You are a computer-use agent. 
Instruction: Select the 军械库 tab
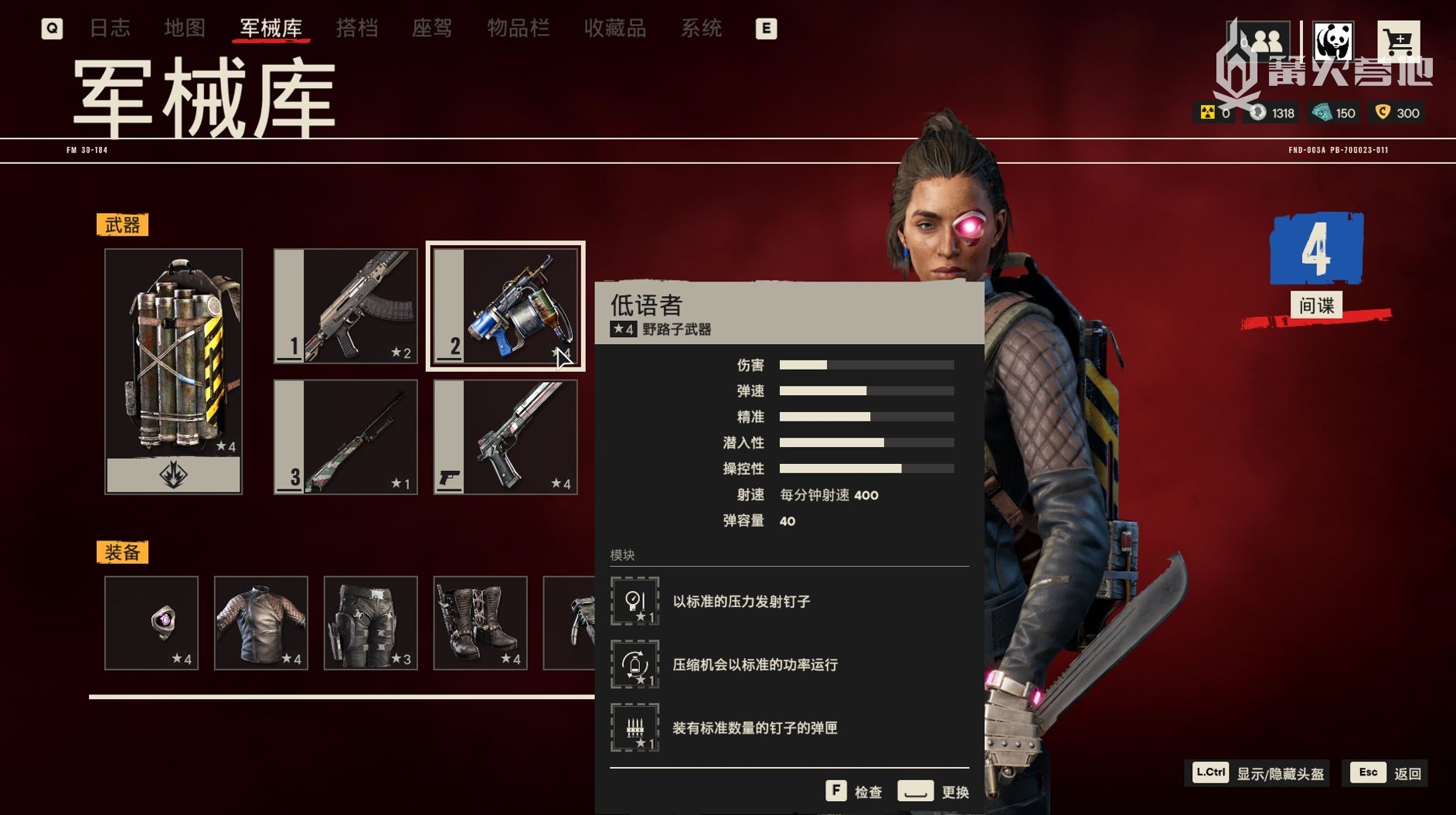(x=270, y=29)
